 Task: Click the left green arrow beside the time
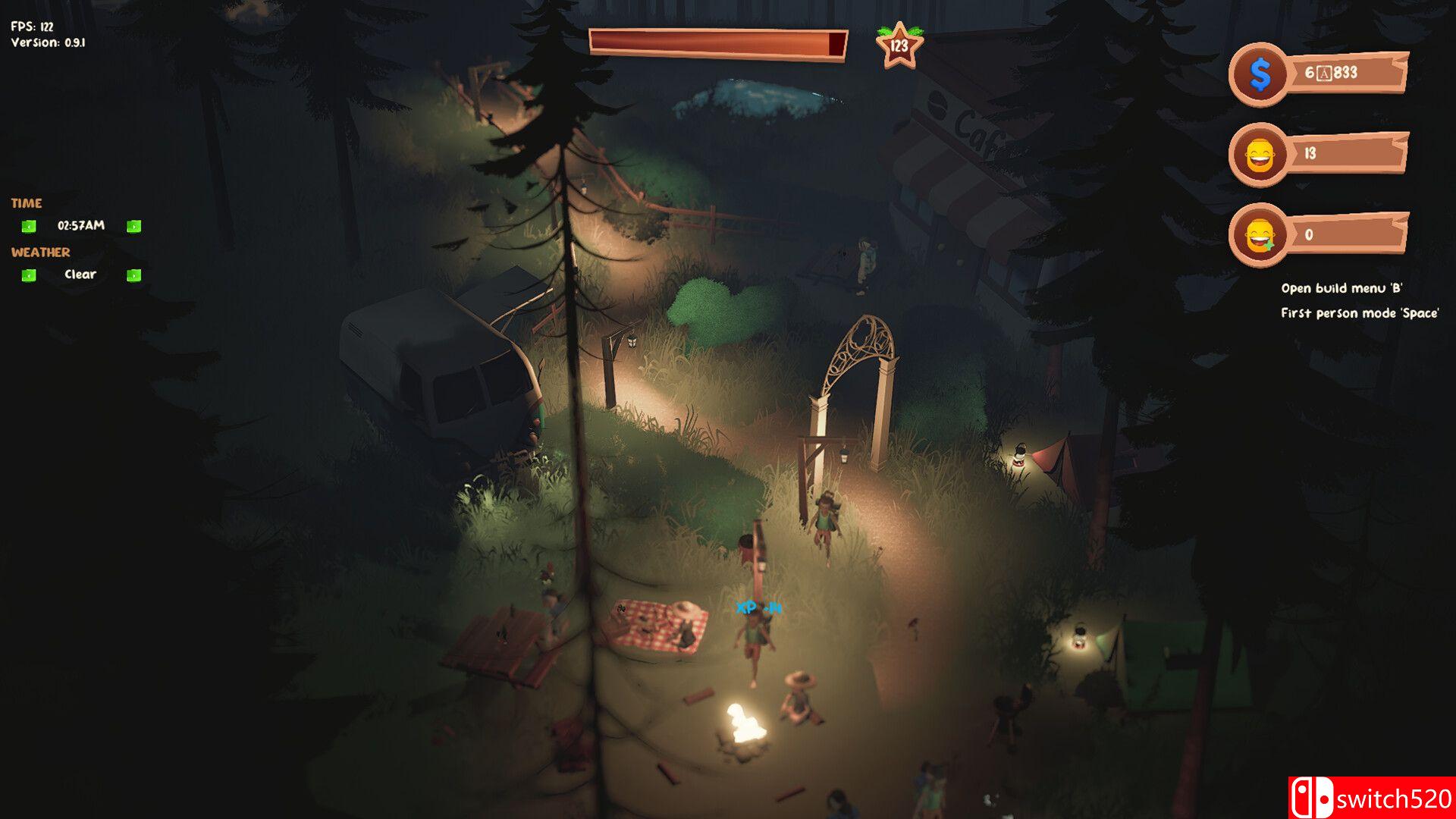(x=29, y=226)
